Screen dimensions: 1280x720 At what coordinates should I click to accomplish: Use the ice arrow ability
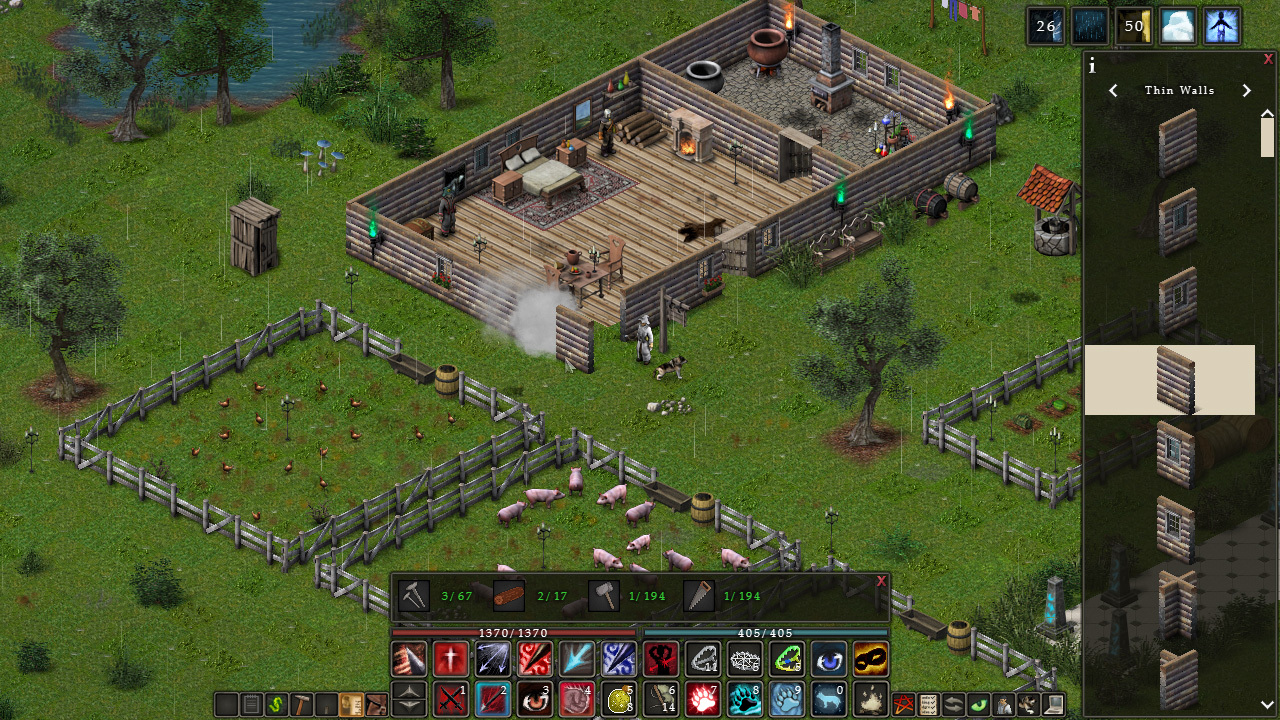577,659
